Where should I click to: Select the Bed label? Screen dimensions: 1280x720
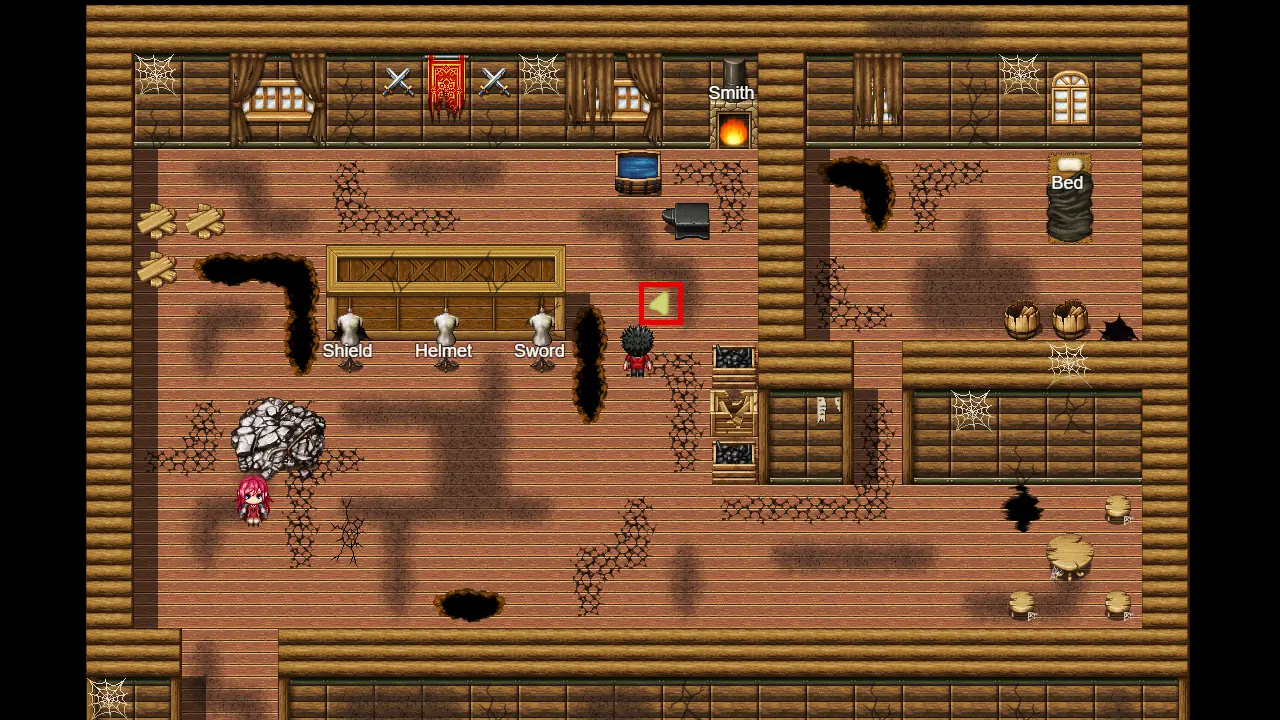pyautogui.click(x=1067, y=183)
